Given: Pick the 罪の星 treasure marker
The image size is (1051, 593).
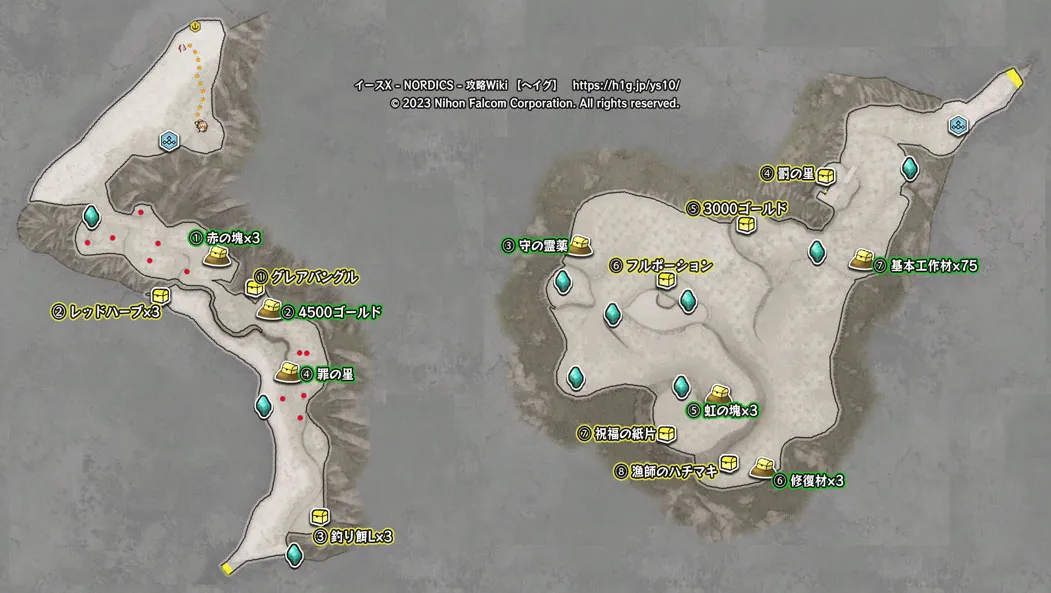Looking at the screenshot, I should [x=288, y=372].
